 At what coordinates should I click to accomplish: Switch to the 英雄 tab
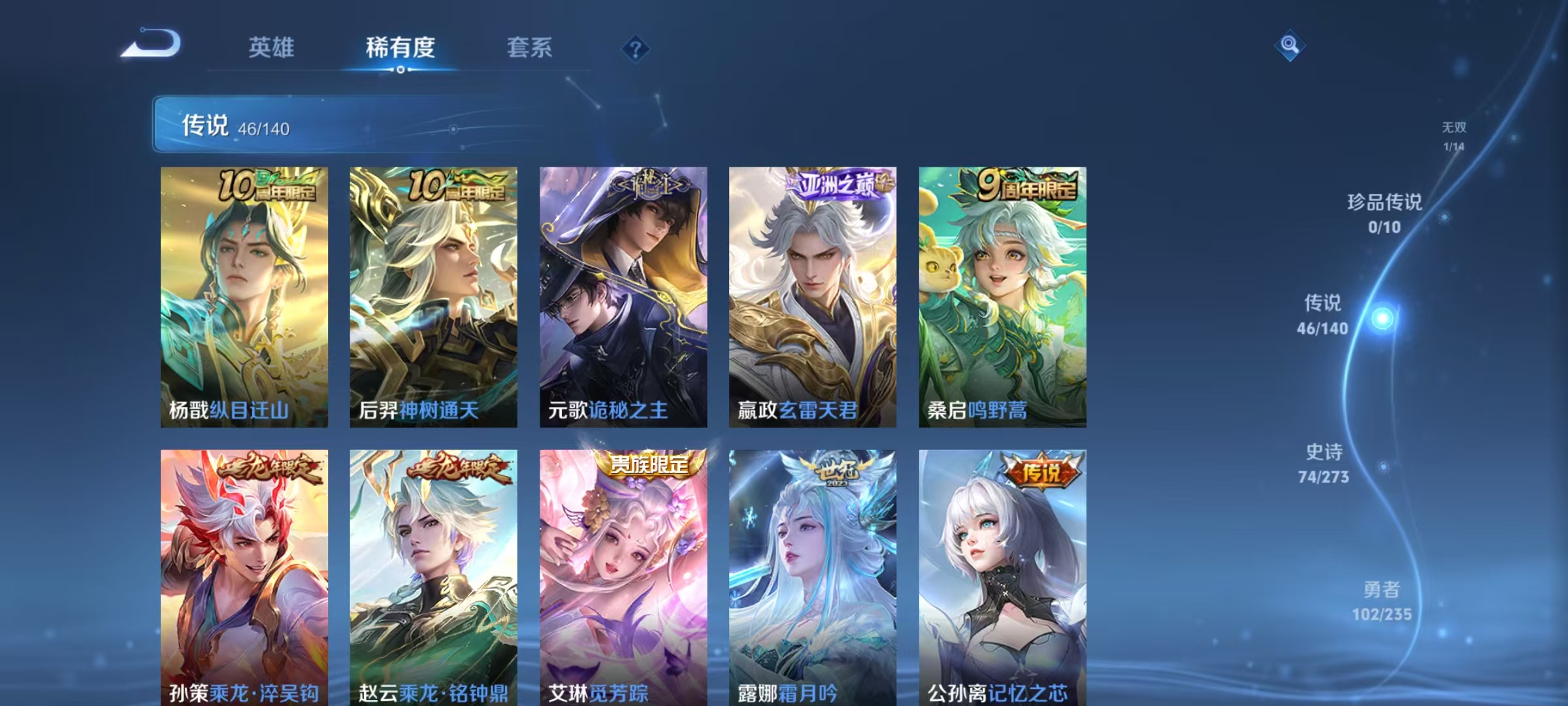pos(272,48)
